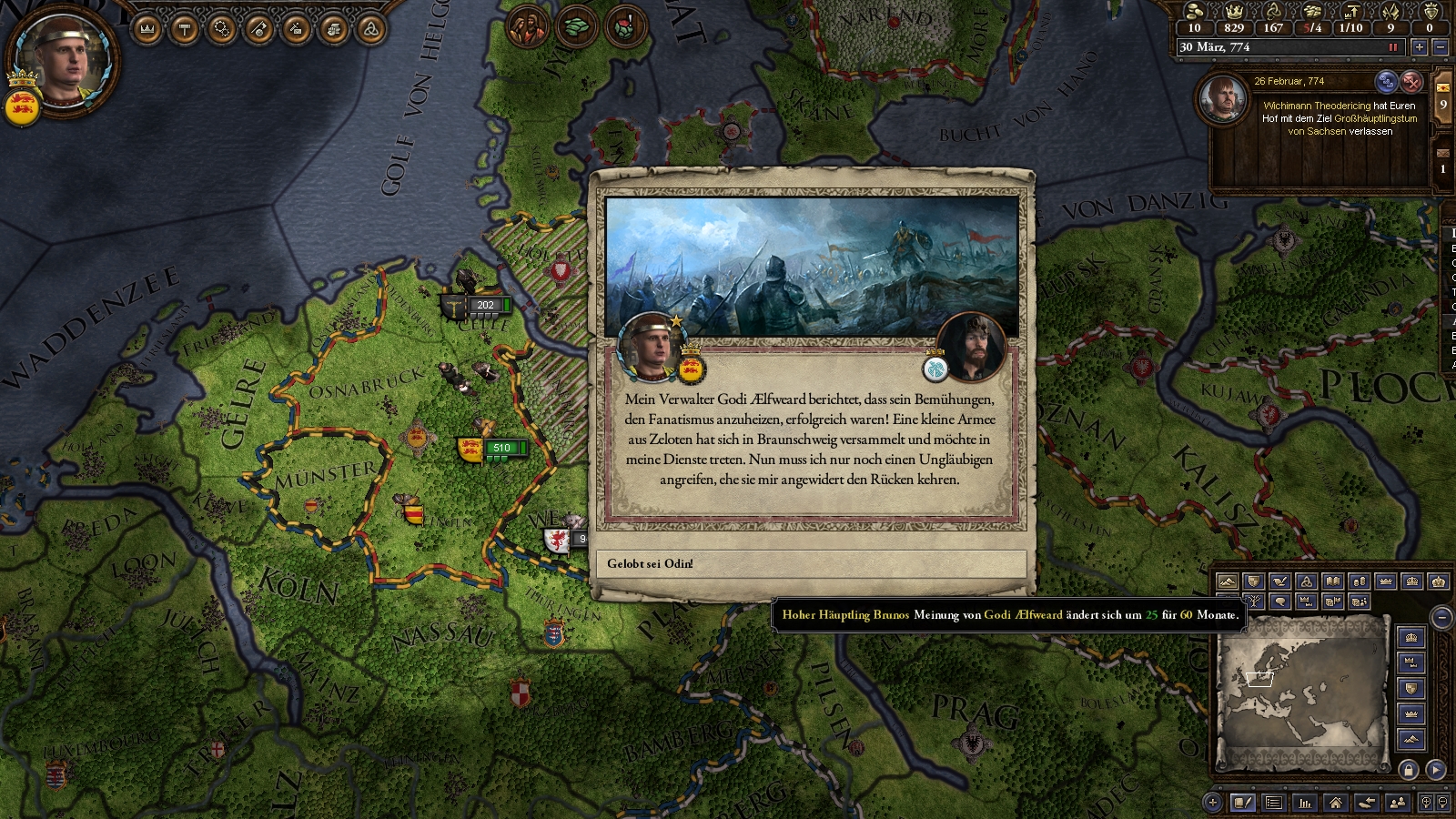Choose the "Gelobt sei Odin!" event option
Screen dimensions: 1456x819
[x=810, y=564]
